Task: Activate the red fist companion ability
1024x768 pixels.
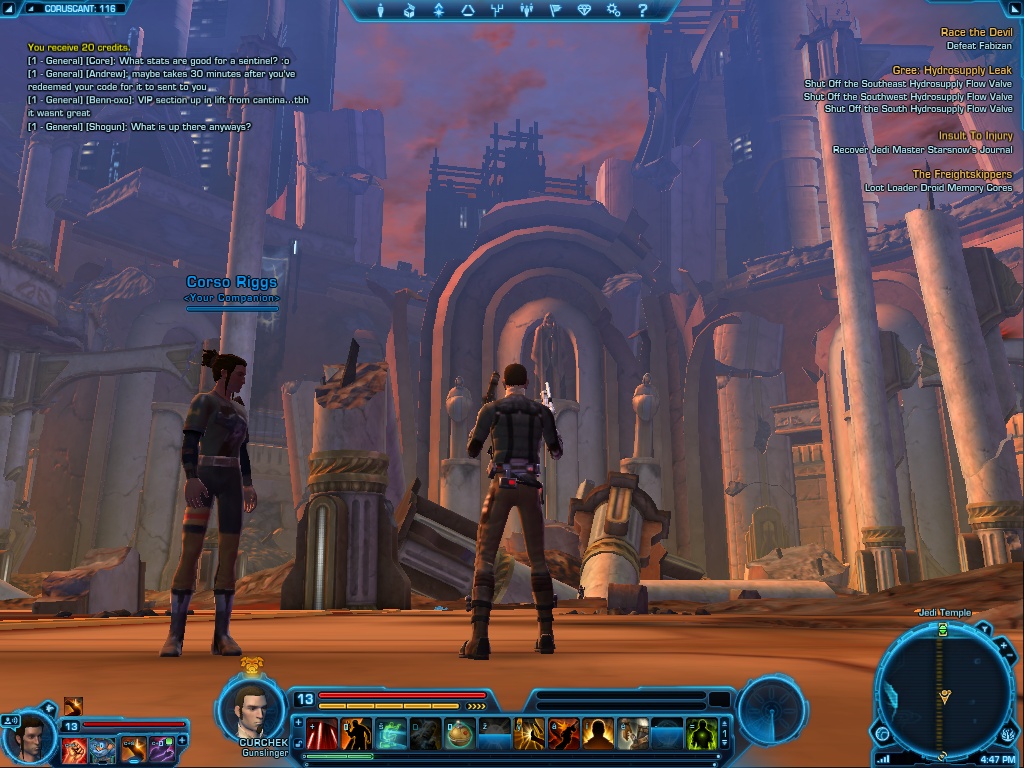Action: click(x=73, y=748)
